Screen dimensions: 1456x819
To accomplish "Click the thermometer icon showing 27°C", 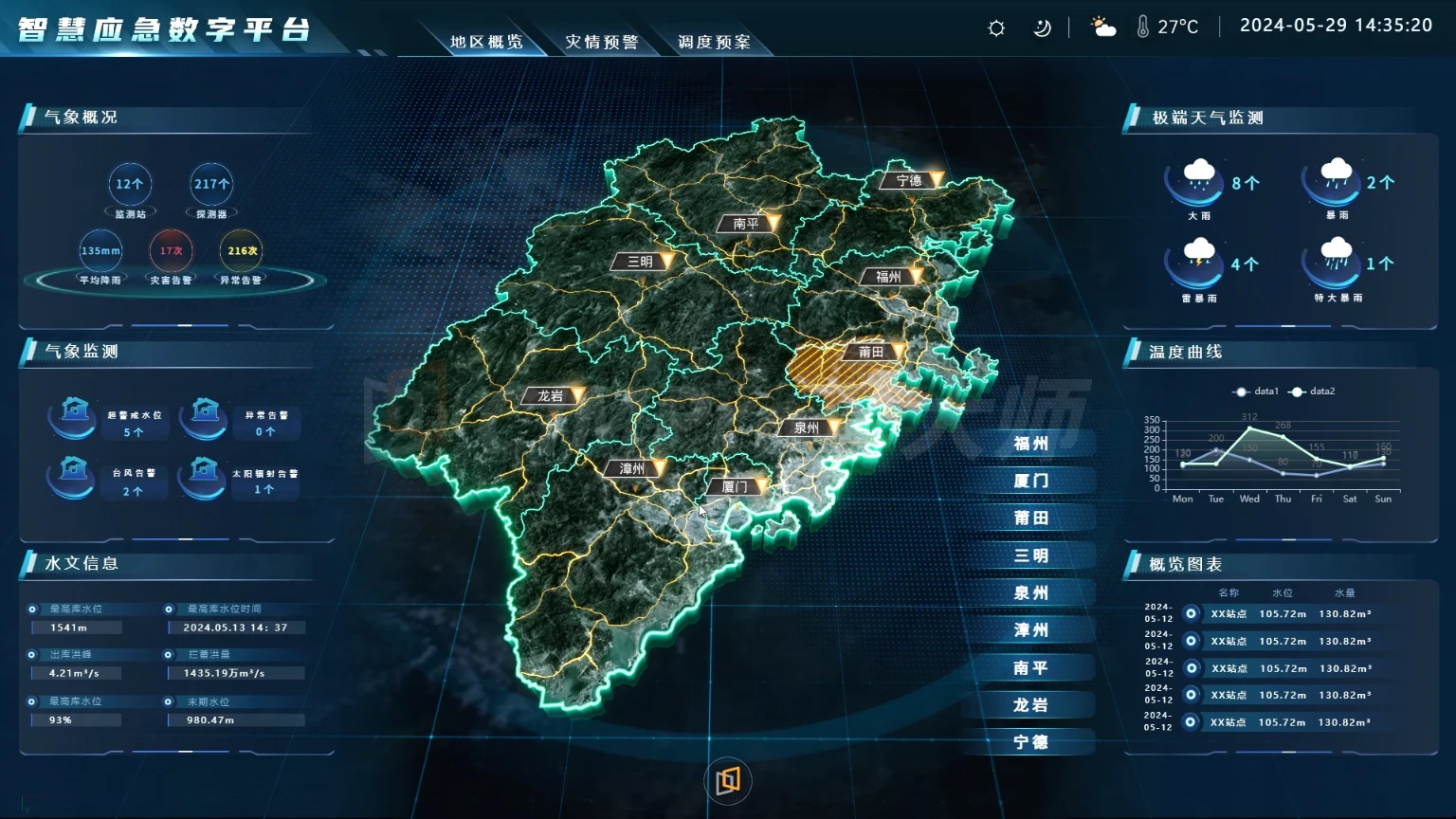I will pyautogui.click(x=1144, y=27).
